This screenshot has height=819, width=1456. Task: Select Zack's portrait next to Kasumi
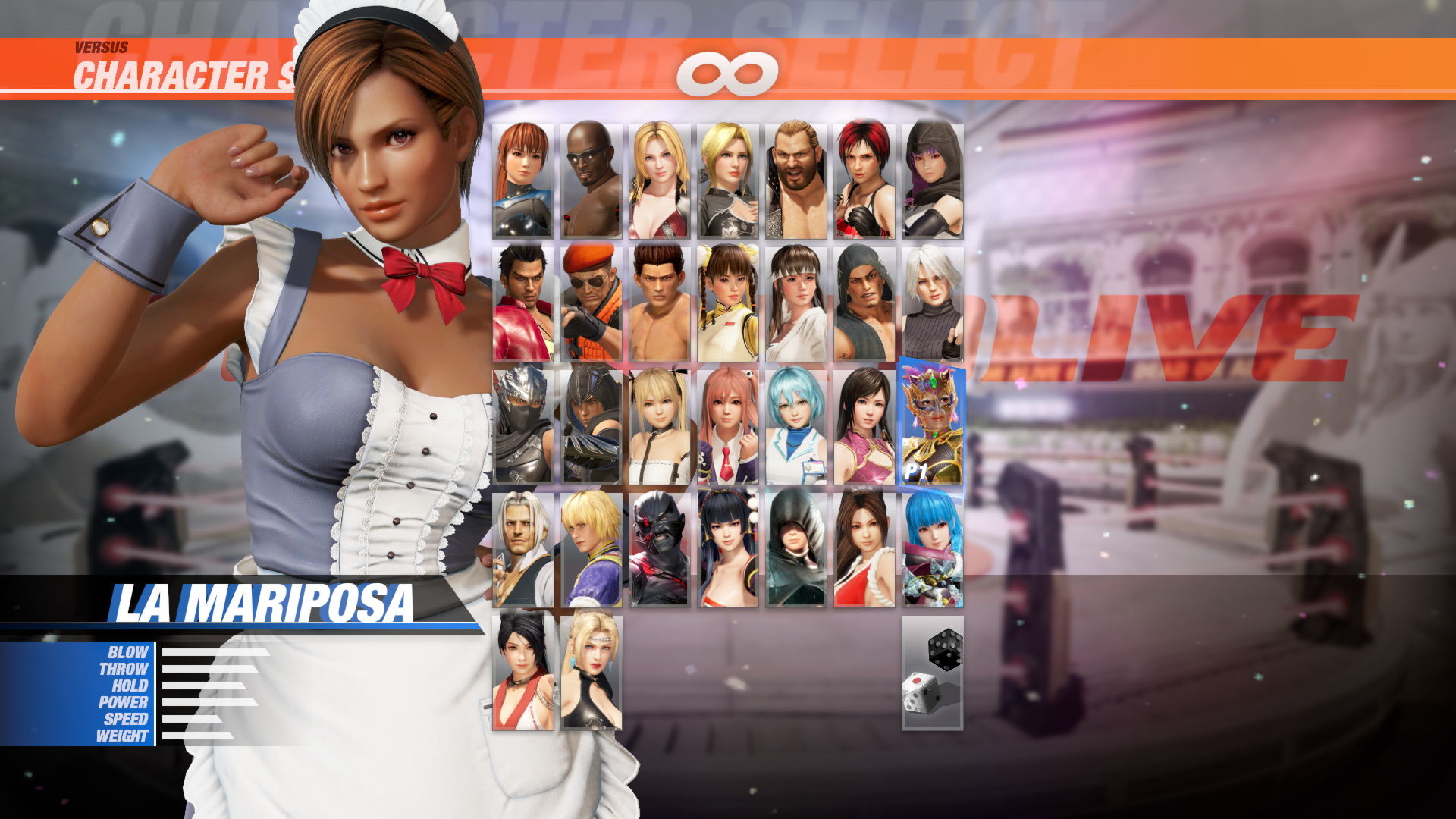click(591, 178)
